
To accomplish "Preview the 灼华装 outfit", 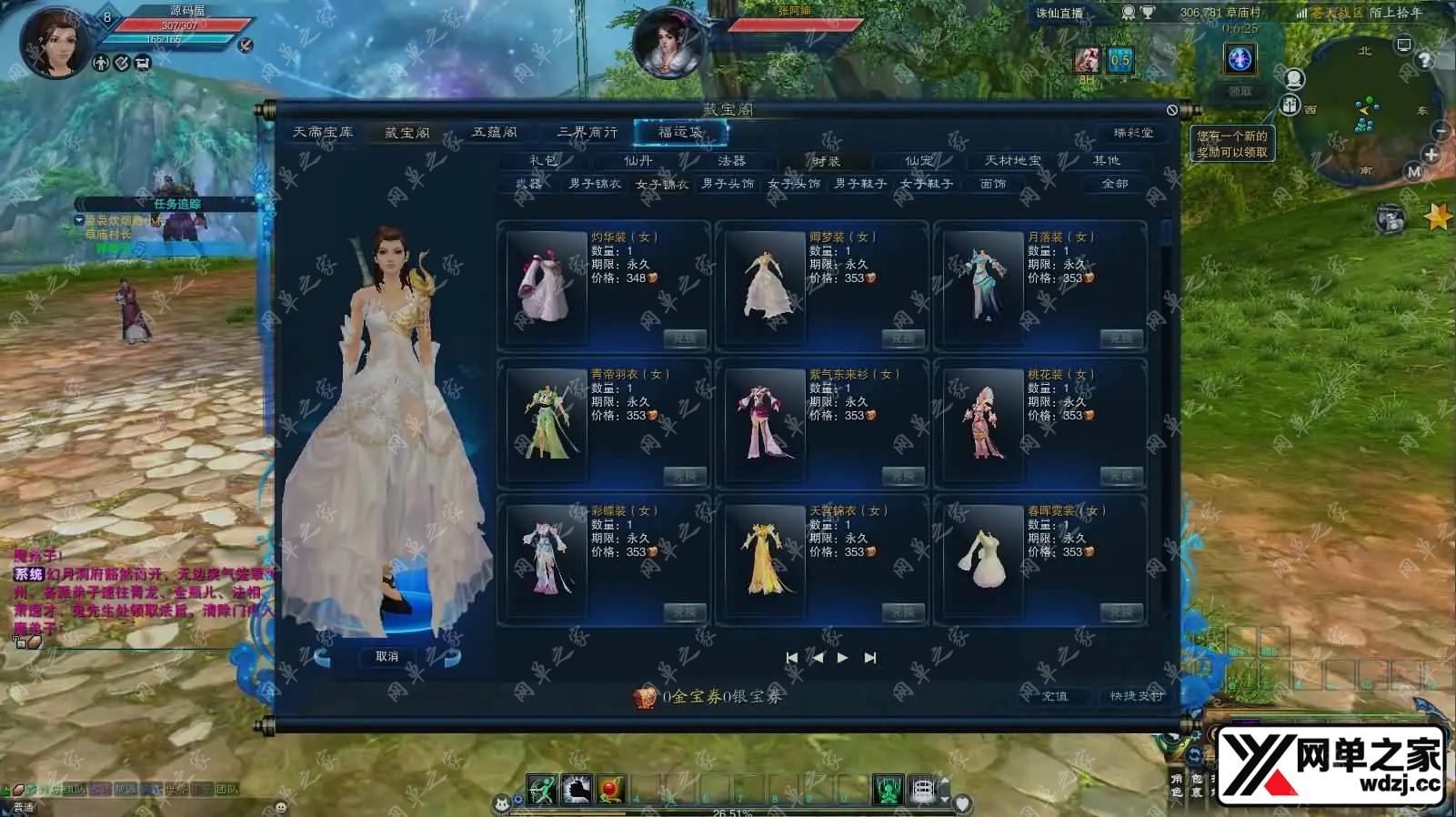I will [547, 287].
